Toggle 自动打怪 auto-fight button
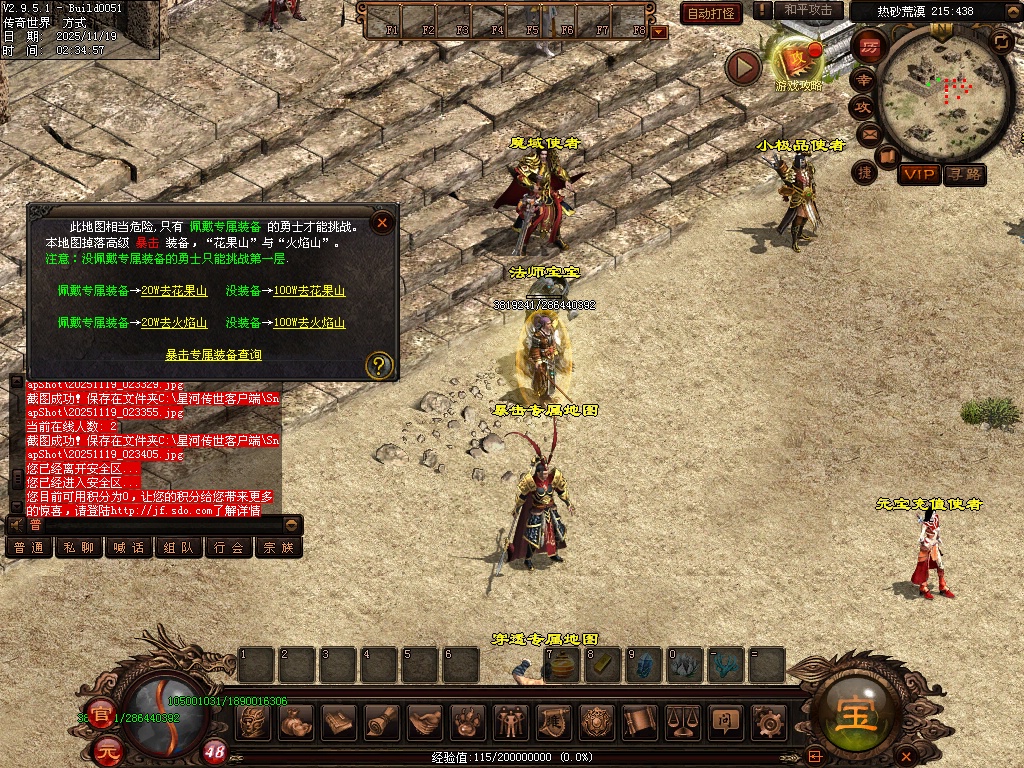 pyautogui.click(x=710, y=13)
